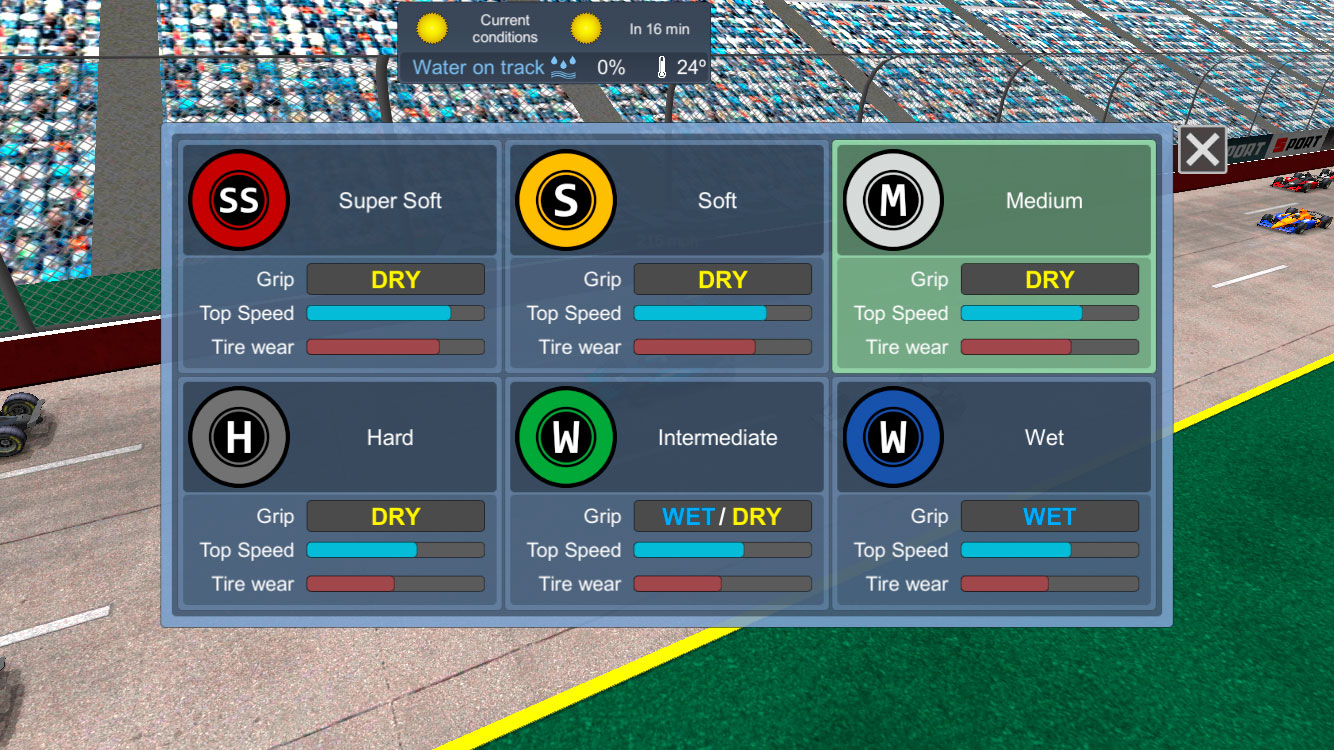Screen dimensions: 1334x750
Task: Select the Soft tire compound icon
Action: pos(566,199)
